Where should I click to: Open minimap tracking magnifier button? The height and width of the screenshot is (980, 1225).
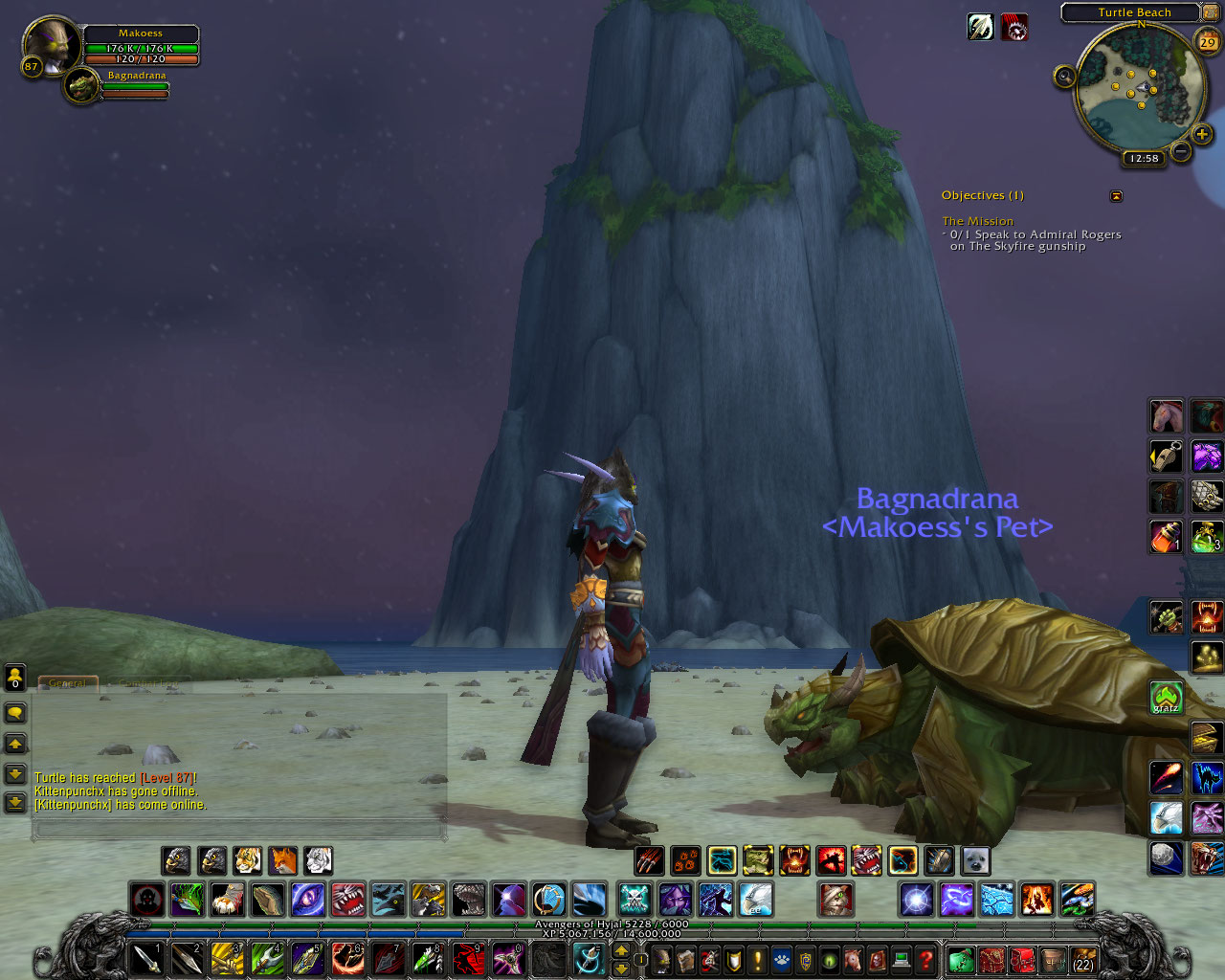[x=1064, y=77]
